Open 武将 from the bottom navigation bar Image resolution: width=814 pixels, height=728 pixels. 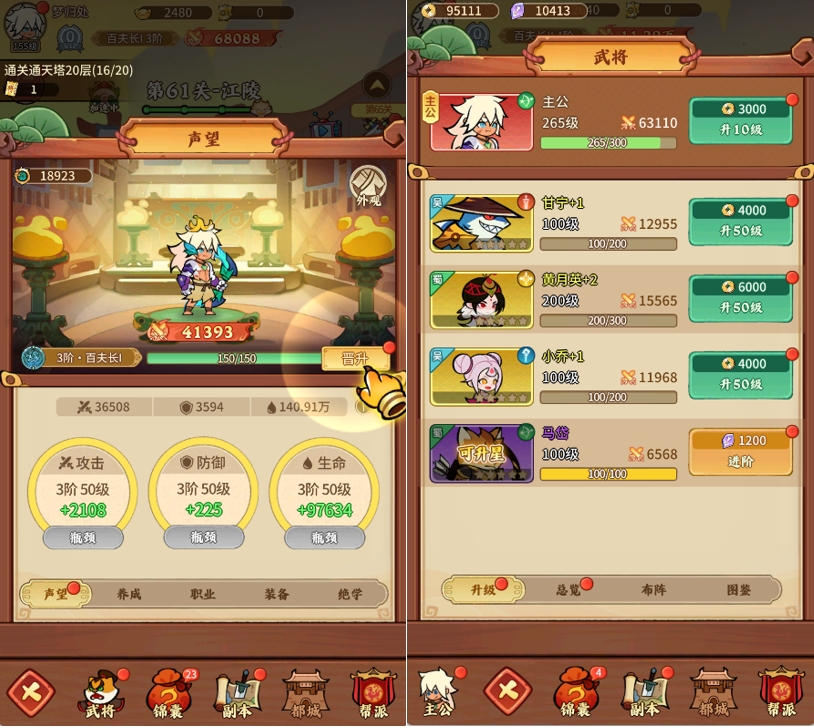tap(103, 693)
